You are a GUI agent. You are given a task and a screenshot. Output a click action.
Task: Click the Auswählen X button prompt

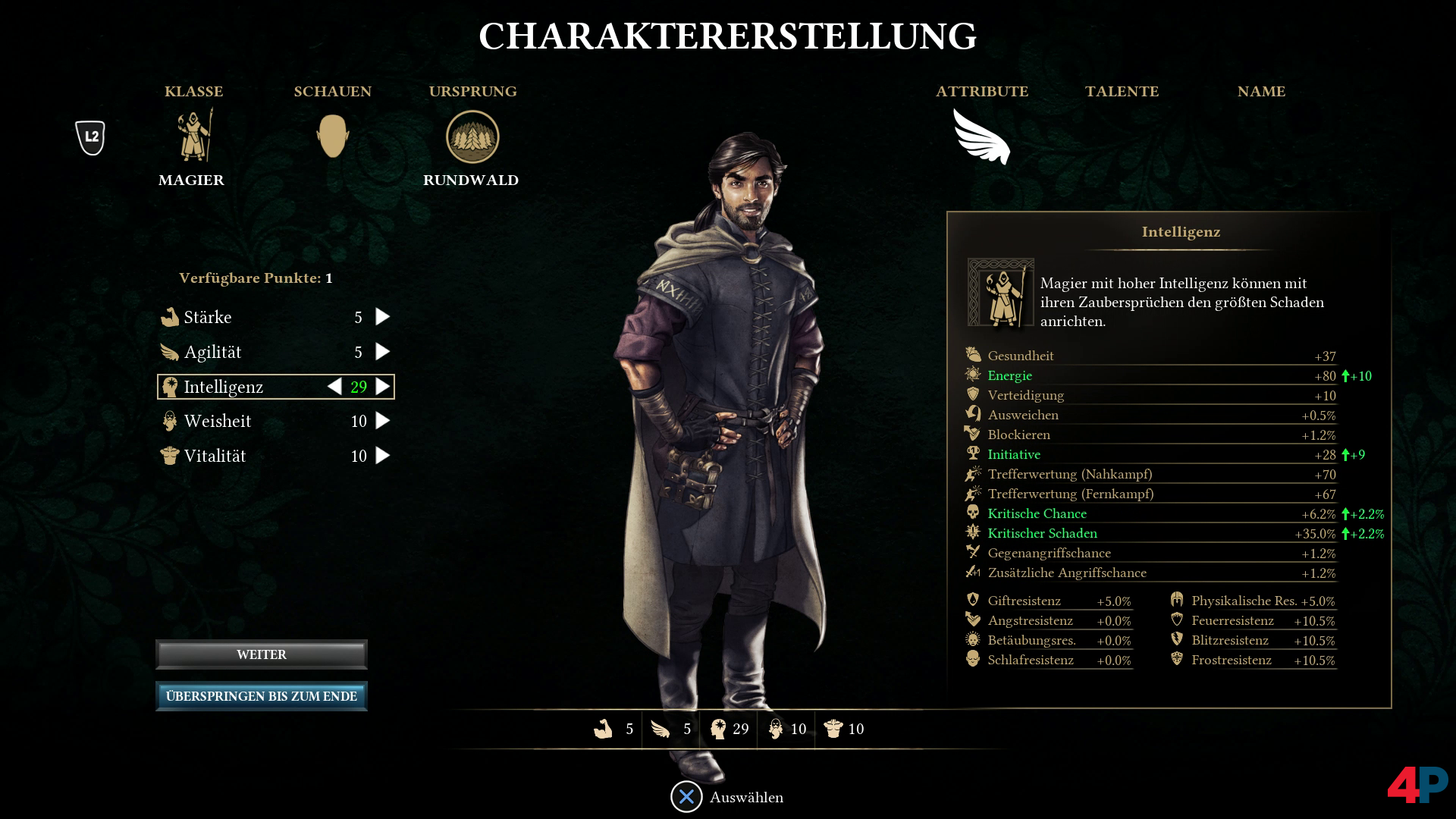pyautogui.click(x=686, y=797)
